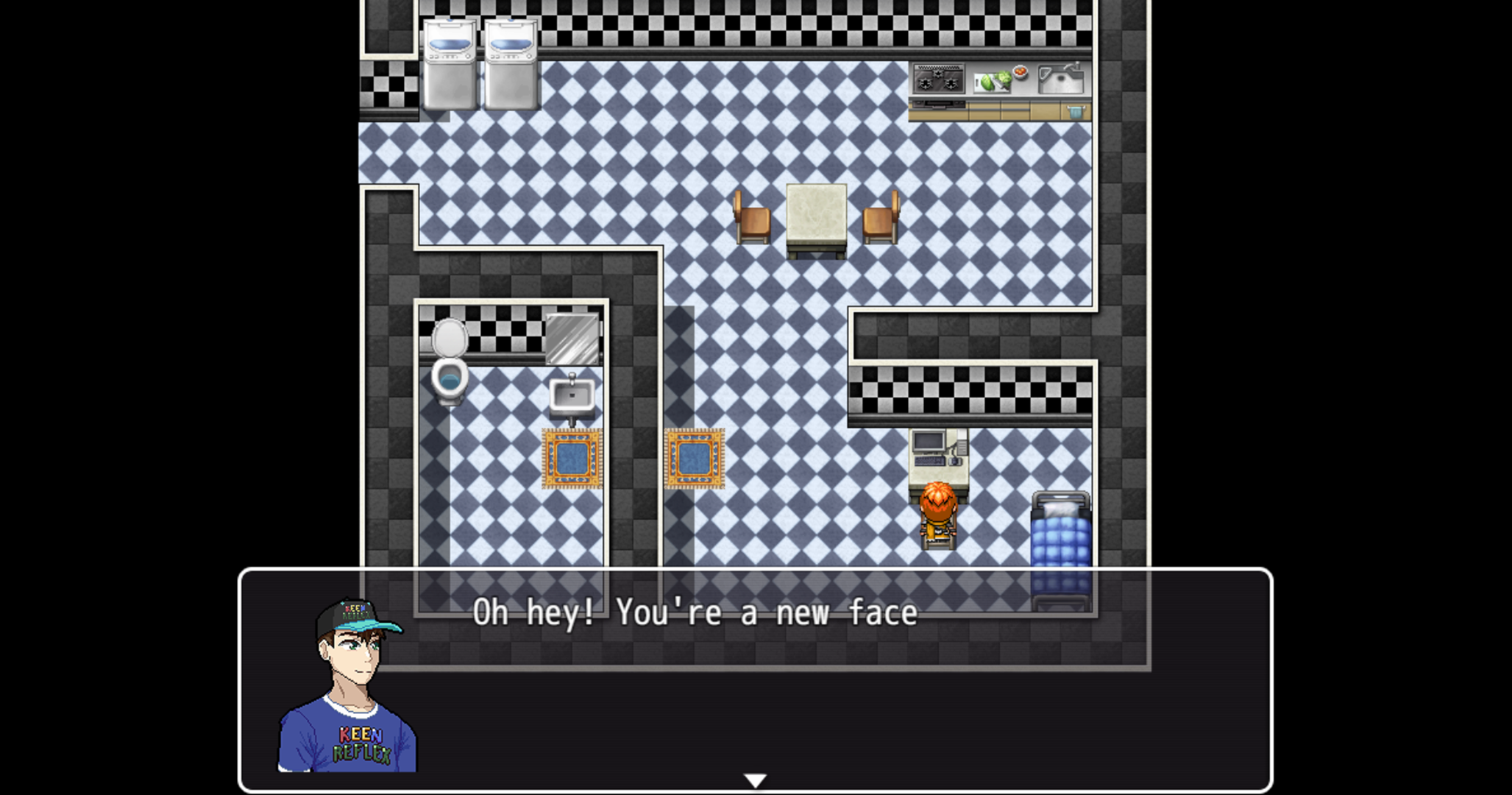Select the right wooden chair

pyautogui.click(x=880, y=221)
